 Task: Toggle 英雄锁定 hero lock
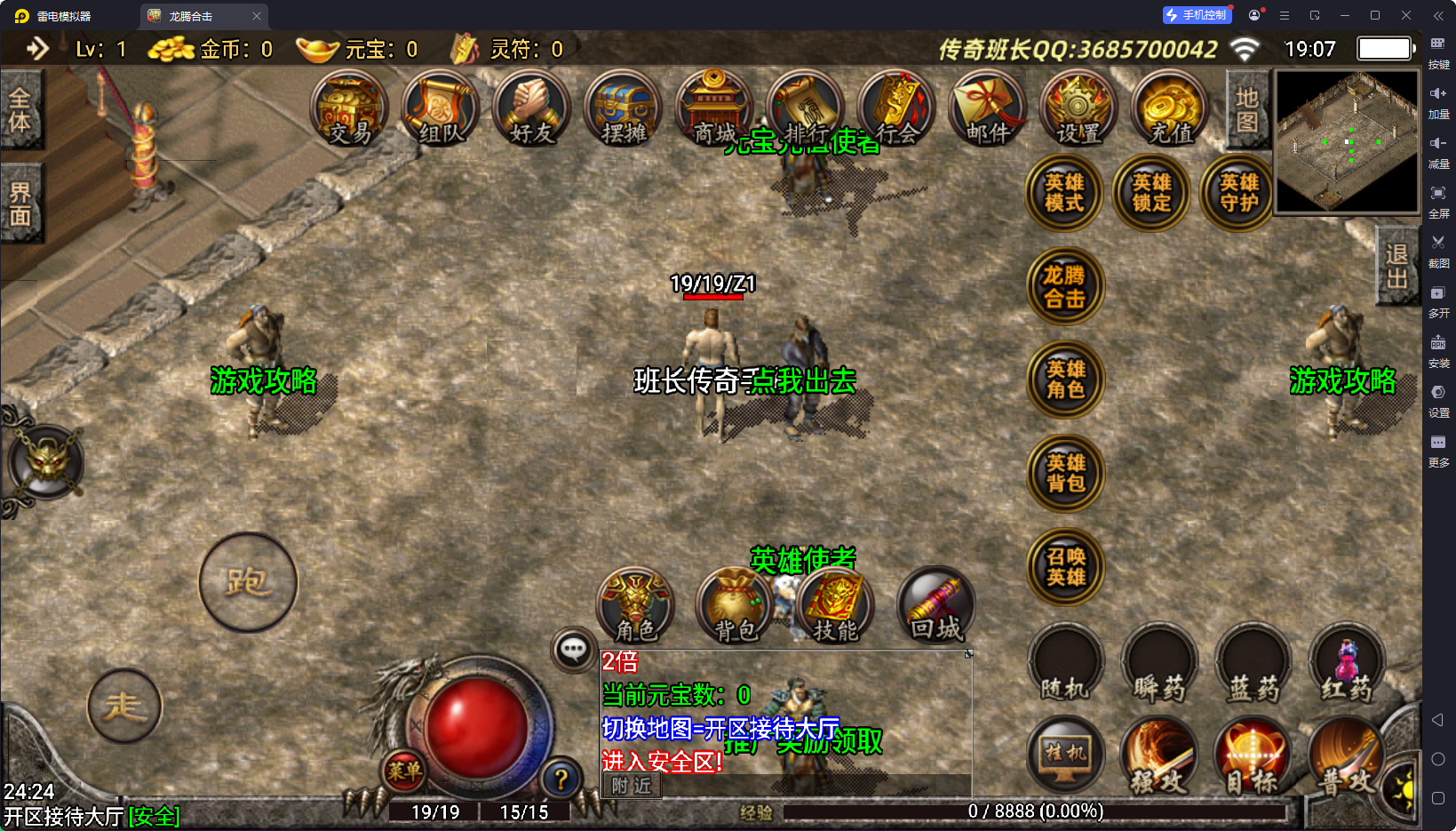1150,192
